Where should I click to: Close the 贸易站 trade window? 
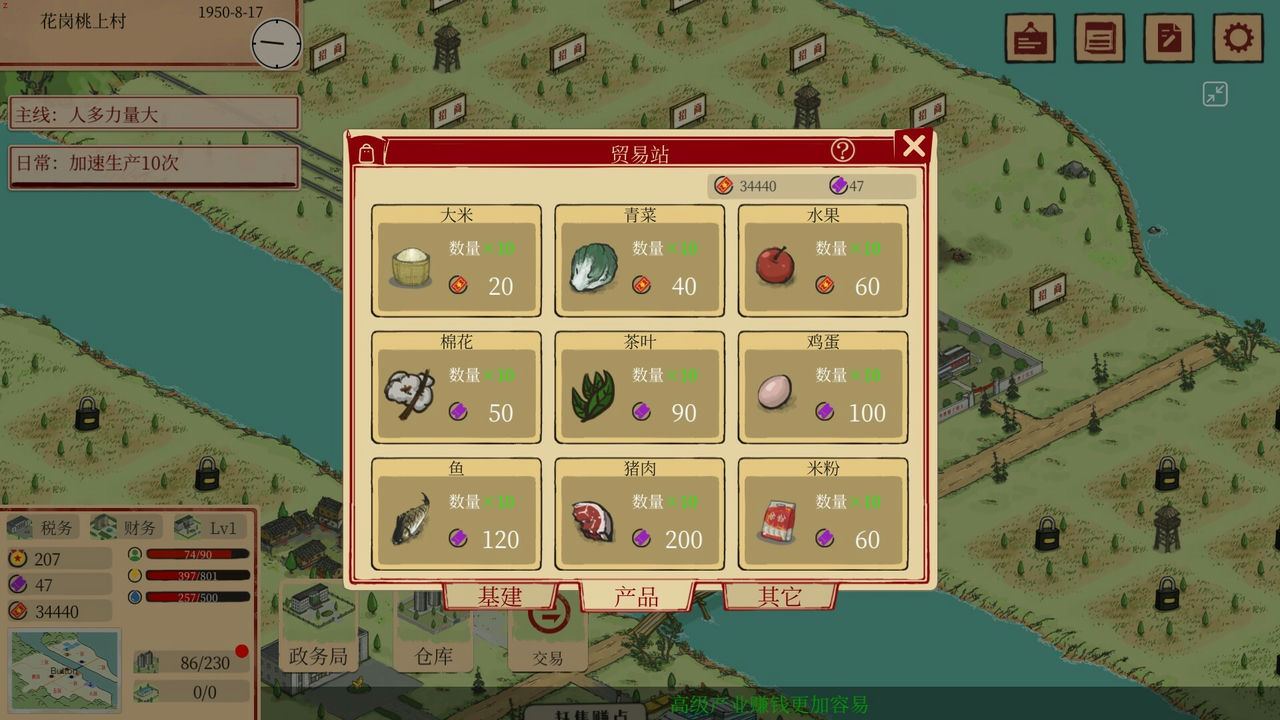pos(913,147)
